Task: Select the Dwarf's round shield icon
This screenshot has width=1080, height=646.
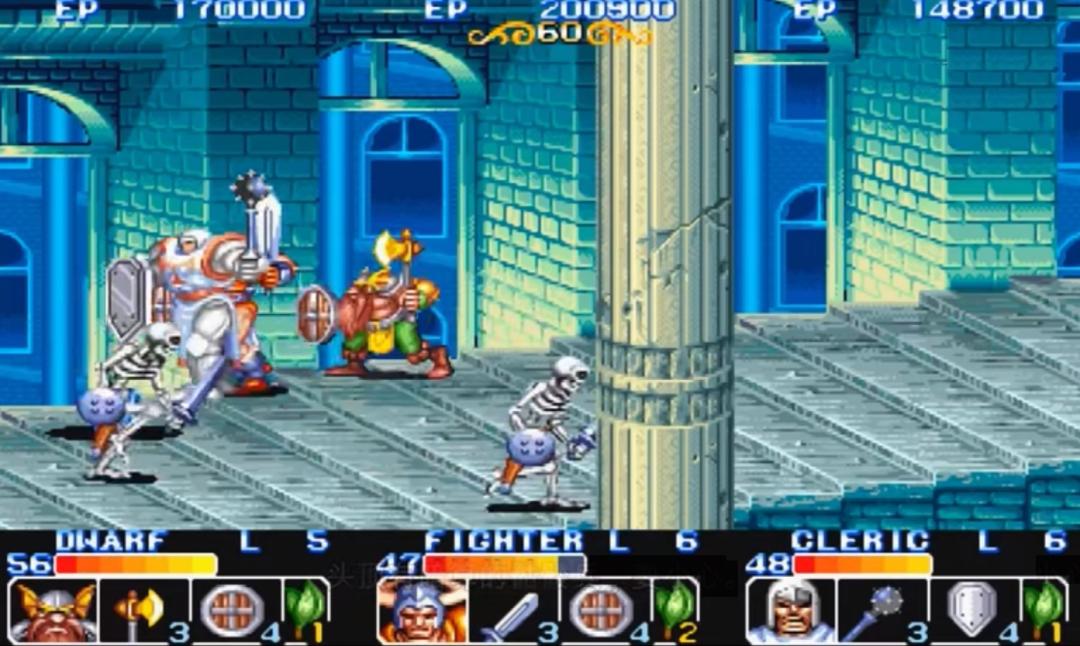Action: pyautogui.click(x=232, y=610)
